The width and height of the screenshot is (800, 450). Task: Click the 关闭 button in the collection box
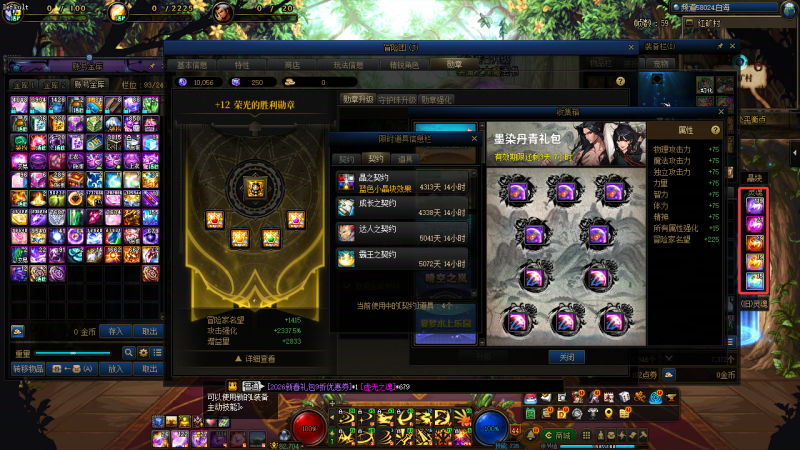pos(566,357)
